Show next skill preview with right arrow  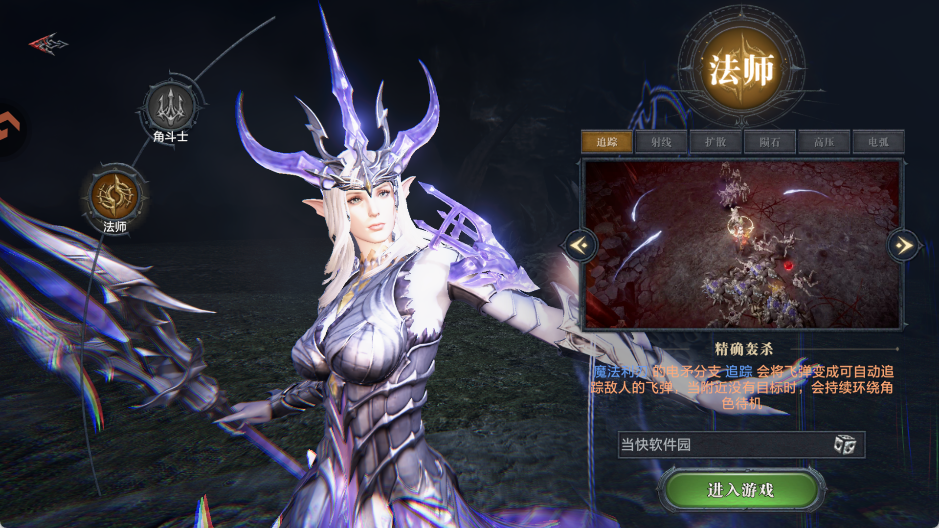(x=903, y=244)
